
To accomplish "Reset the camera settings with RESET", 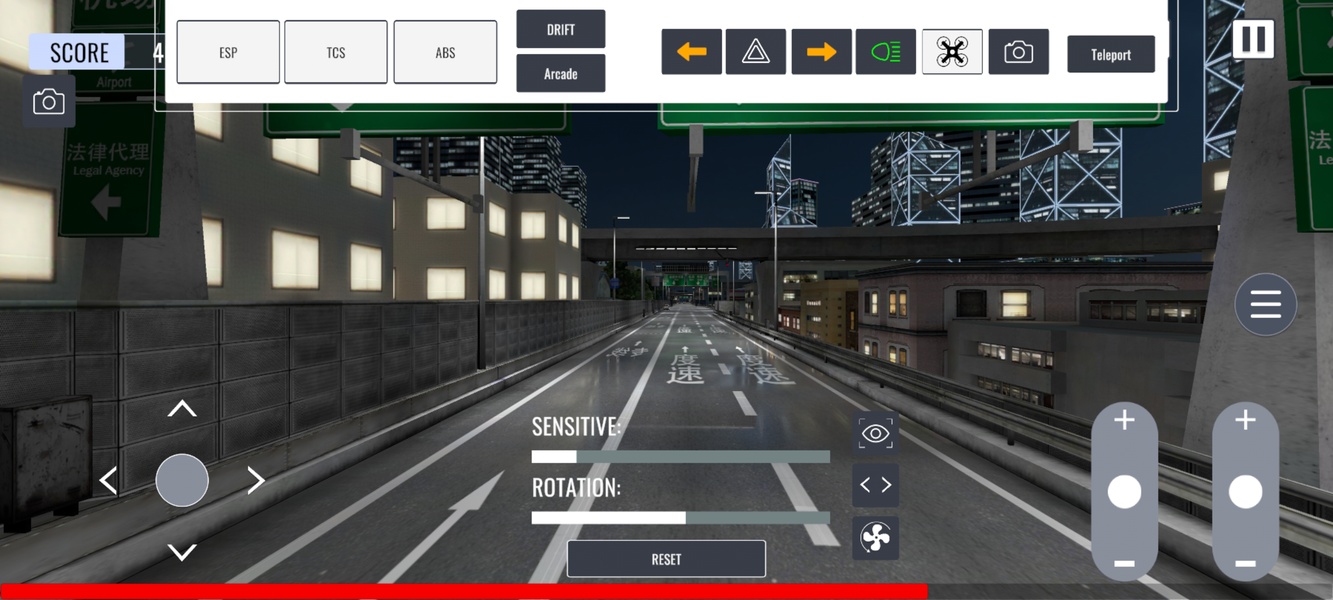I will pos(666,559).
